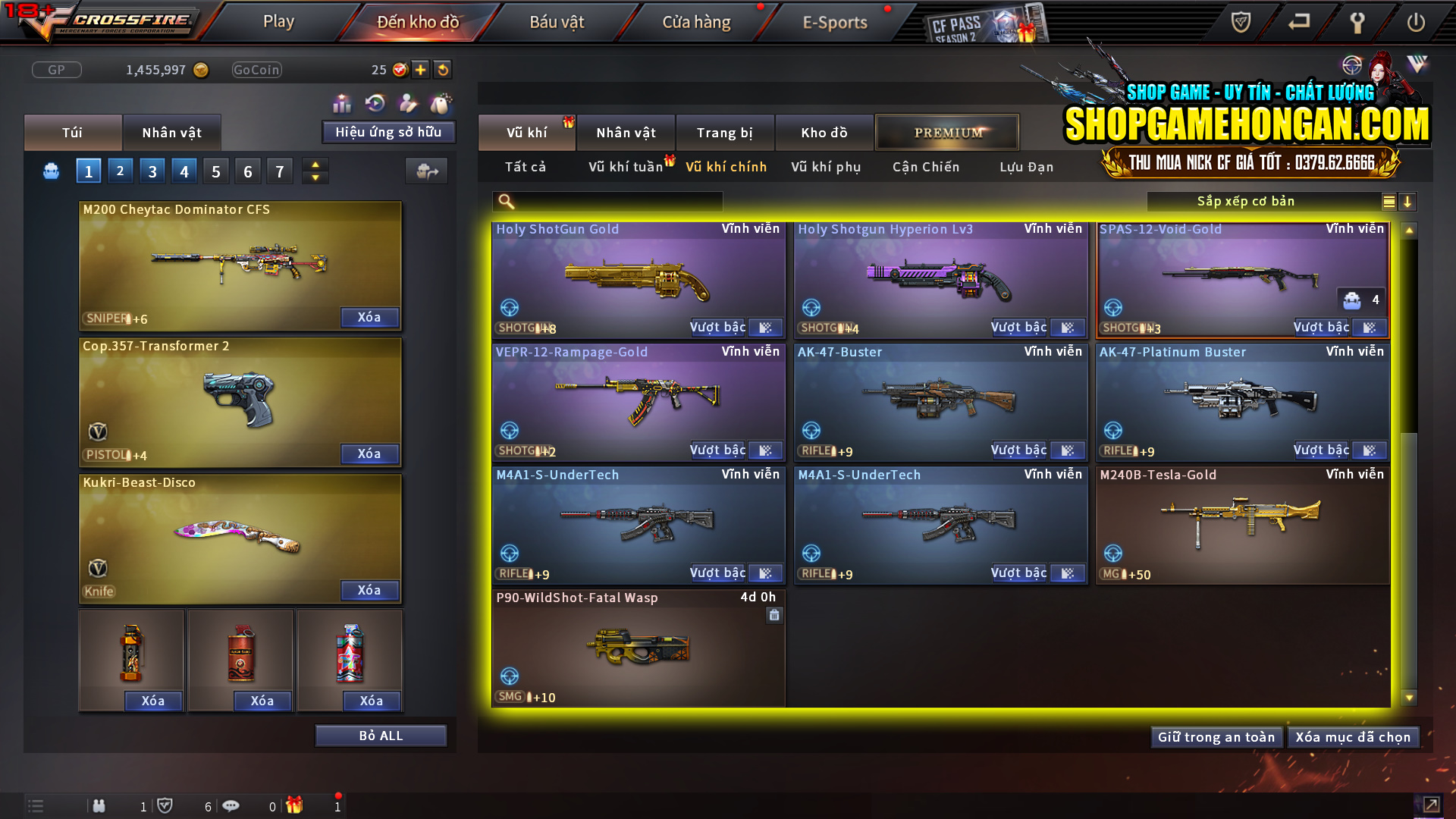Click the dog-tag icon in inventory toolbar

440,104
